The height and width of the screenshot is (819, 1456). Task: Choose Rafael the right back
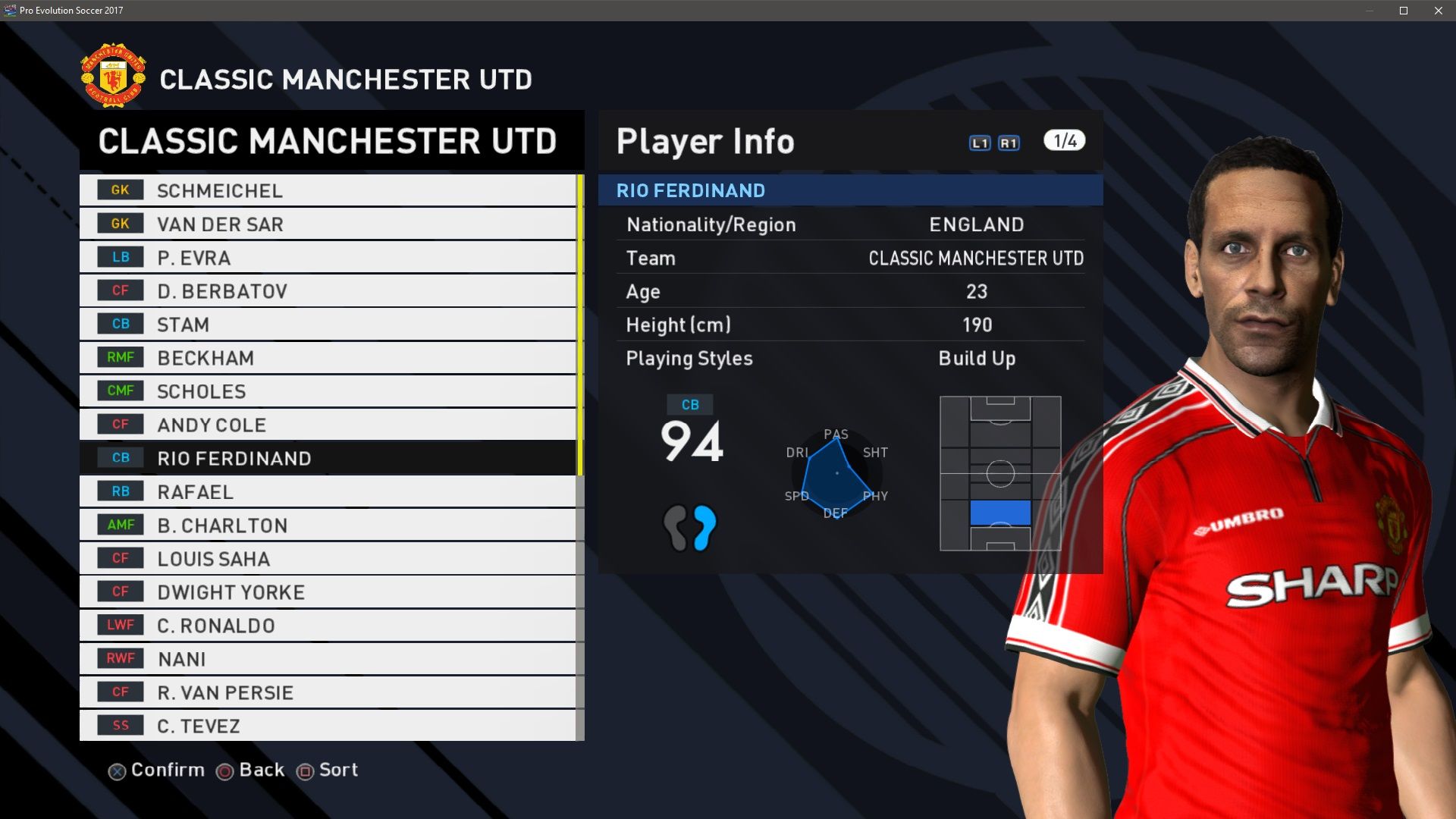[x=328, y=491]
